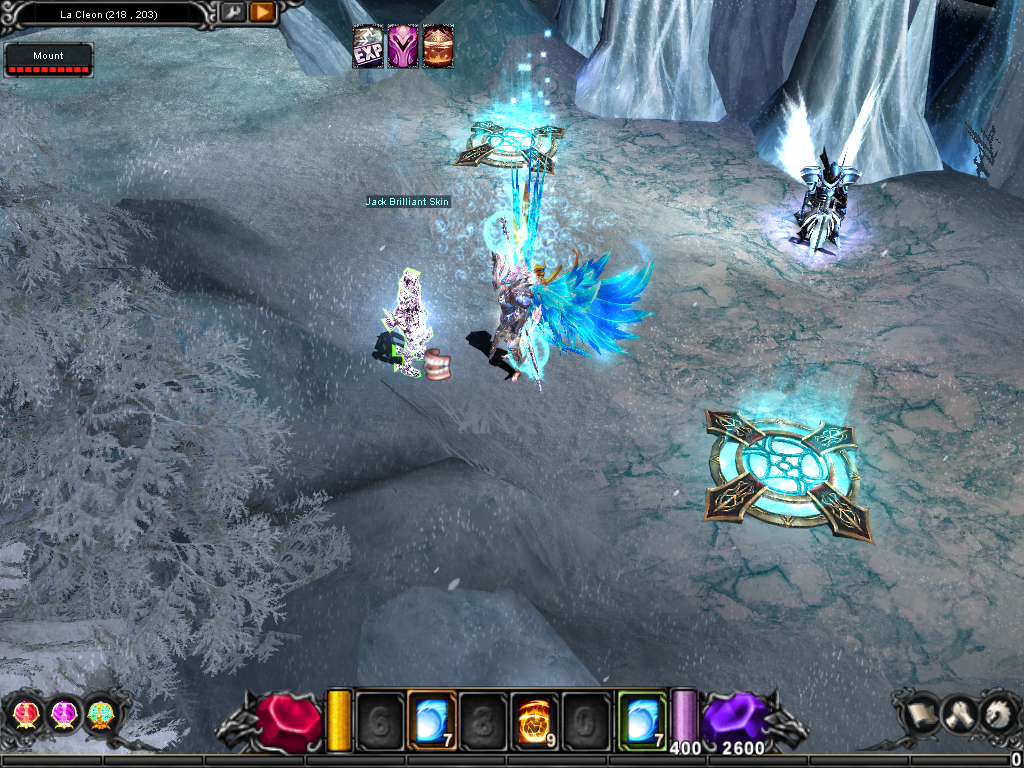
Task: Open settings with the wrench button
Action: click(x=232, y=13)
